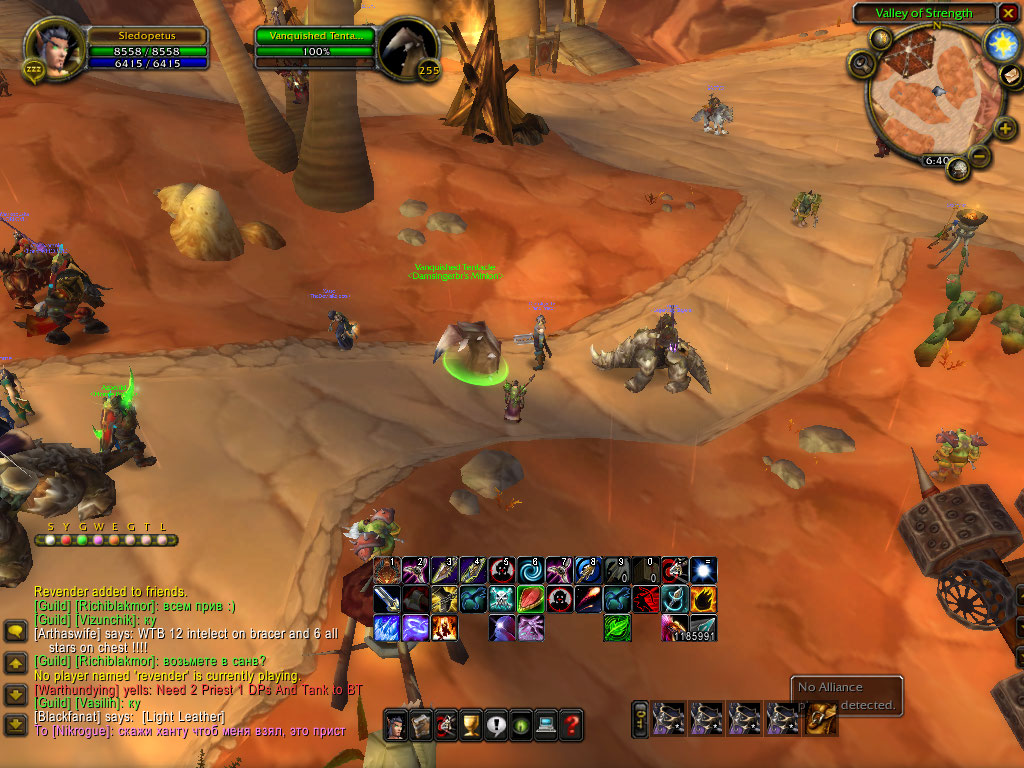Close the minimap with the X button
1024x768 pixels.
point(1008,13)
